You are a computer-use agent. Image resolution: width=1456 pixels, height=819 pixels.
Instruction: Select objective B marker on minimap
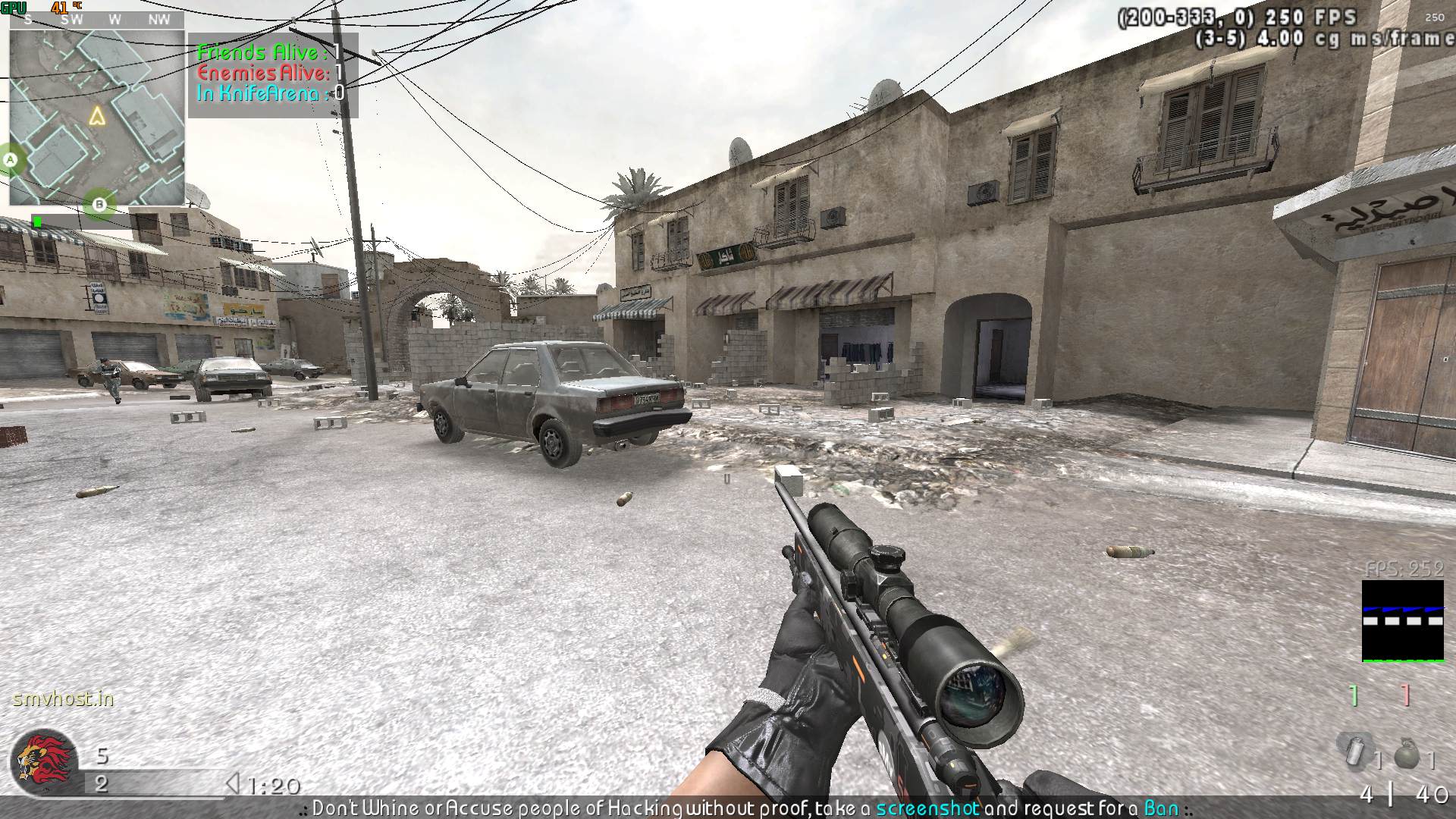pos(99,204)
